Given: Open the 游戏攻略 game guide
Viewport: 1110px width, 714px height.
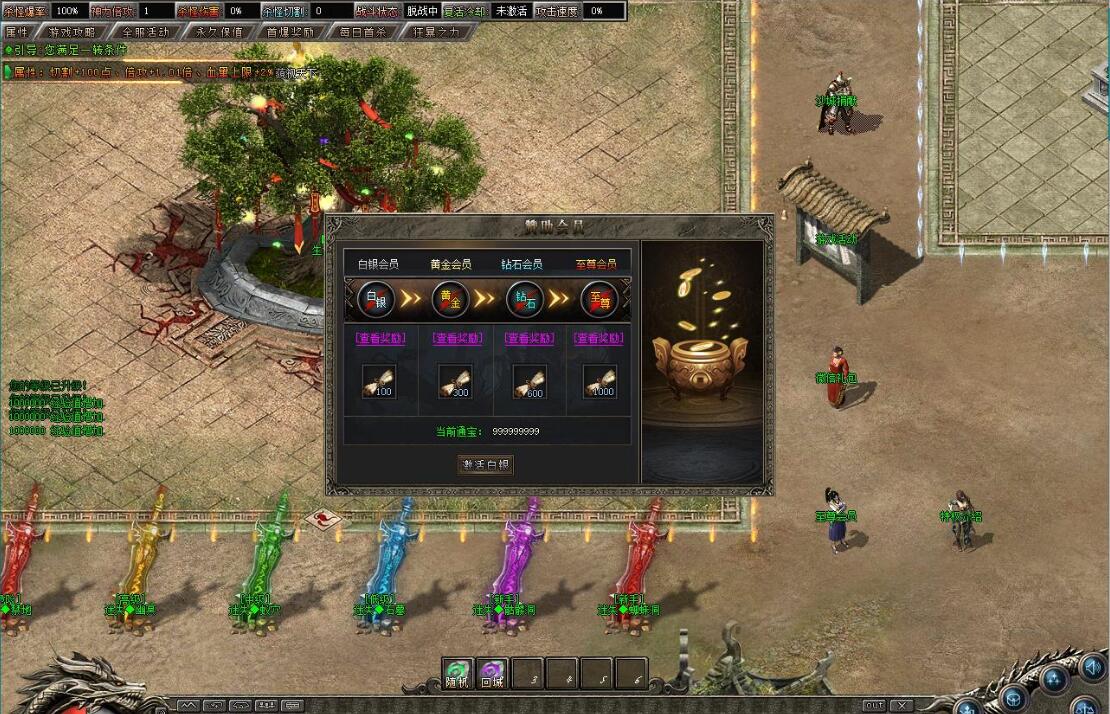Looking at the screenshot, I should point(72,31).
